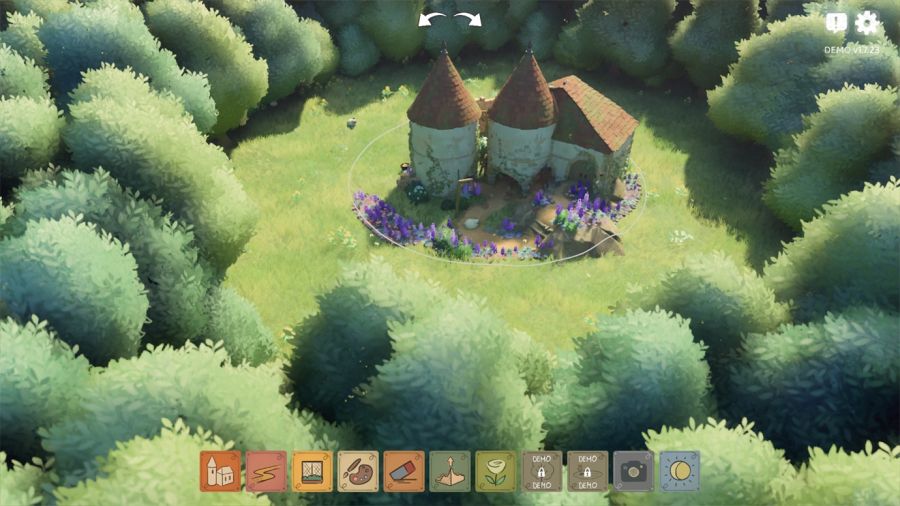The width and height of the screenshot is (900, 506).
Task: Open the window decoration tool
Action: point(312,471)
